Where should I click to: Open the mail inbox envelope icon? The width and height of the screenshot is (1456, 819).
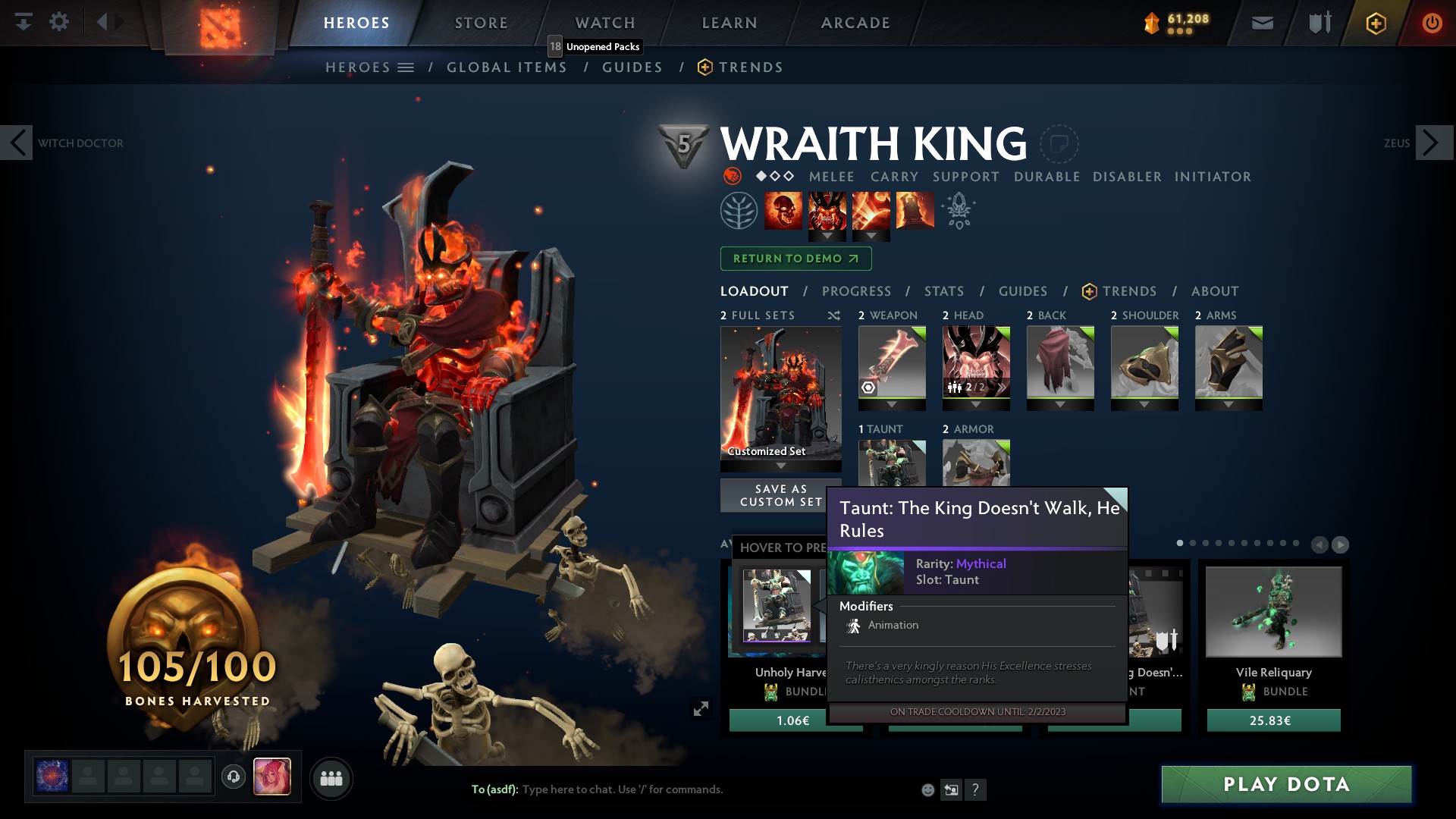coord(1261,22)
